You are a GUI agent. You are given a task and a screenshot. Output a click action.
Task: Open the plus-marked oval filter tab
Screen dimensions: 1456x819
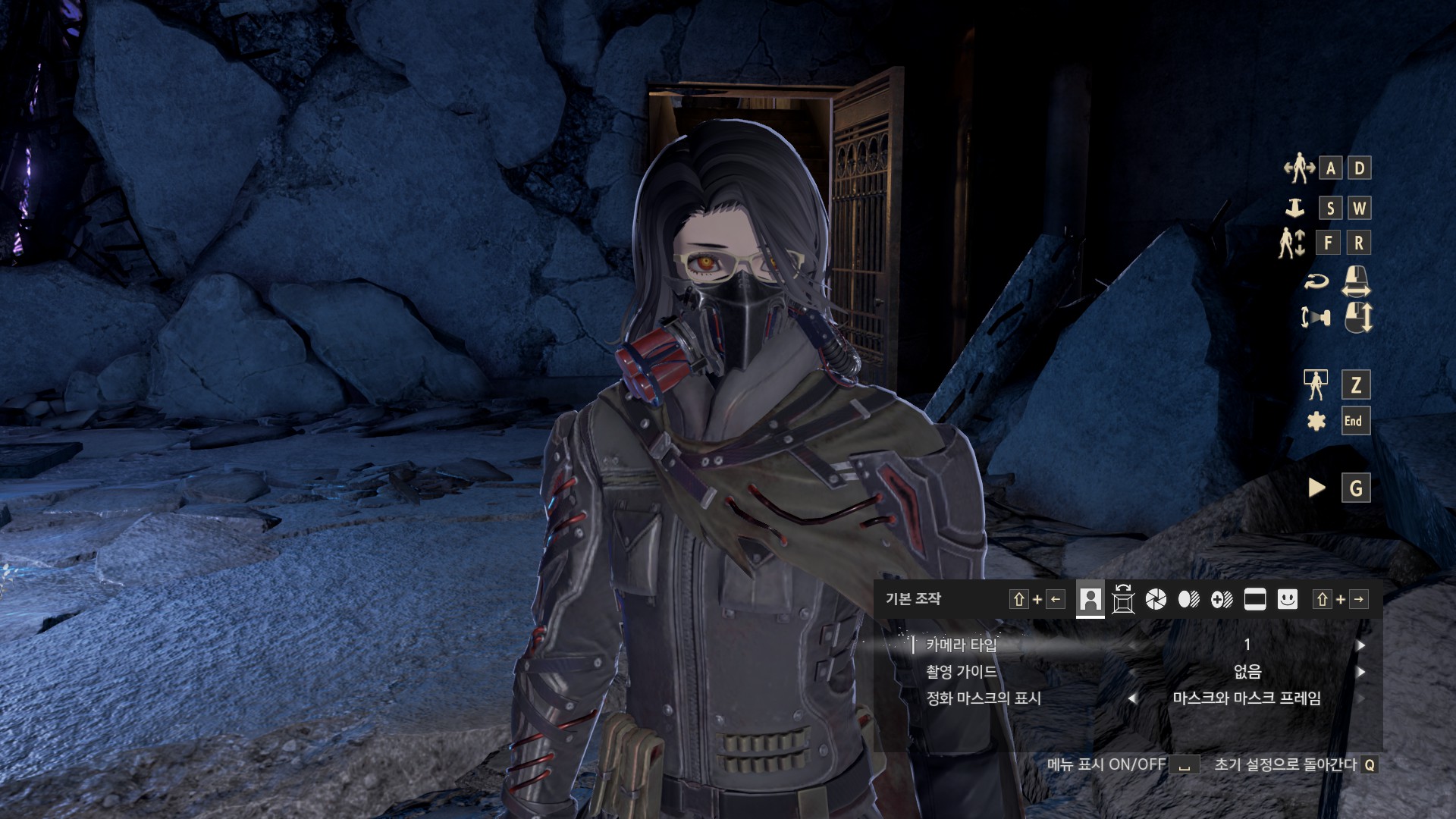click(x=1222, y=600)
